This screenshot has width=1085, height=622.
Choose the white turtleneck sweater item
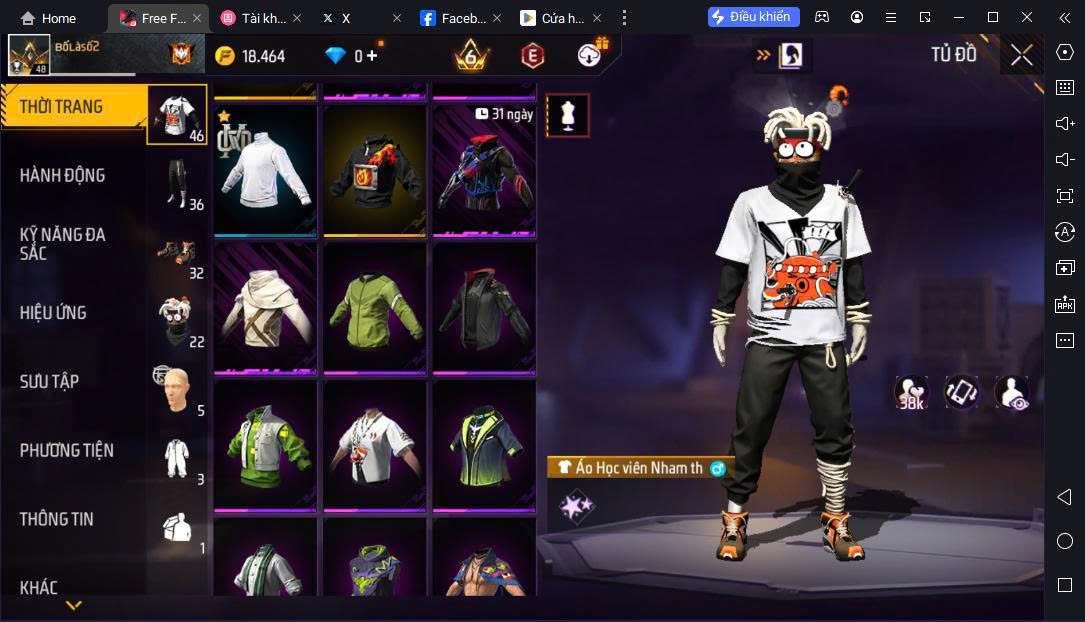click(265, 169)
